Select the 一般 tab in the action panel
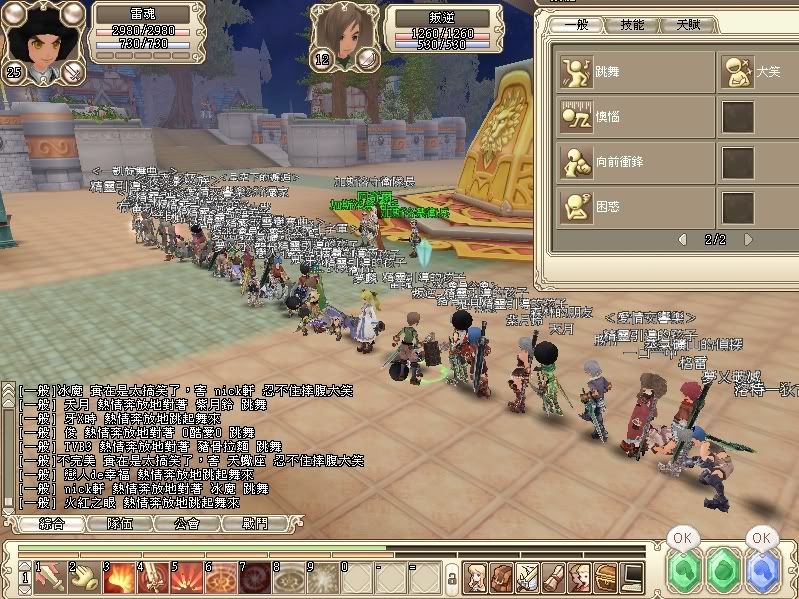799x599 pixels. pyautogui.click(x=577, y=25)
